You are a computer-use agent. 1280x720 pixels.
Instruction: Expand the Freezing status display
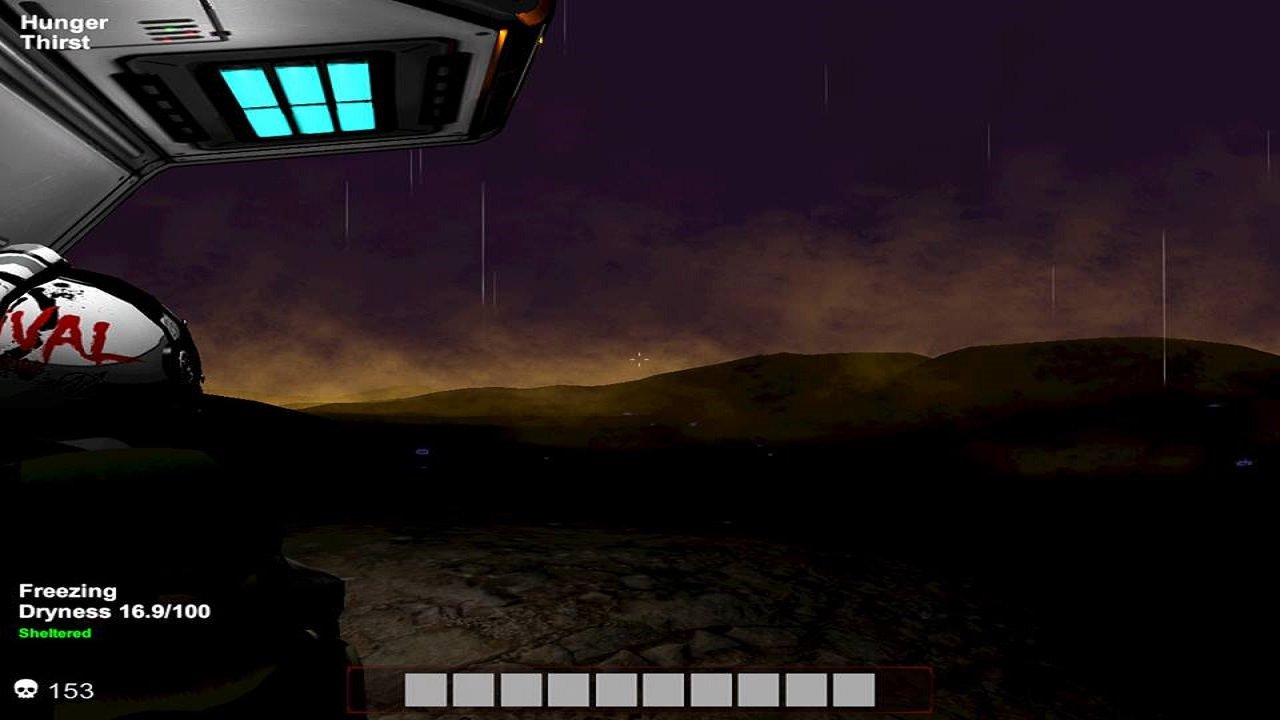pos(68,590)
